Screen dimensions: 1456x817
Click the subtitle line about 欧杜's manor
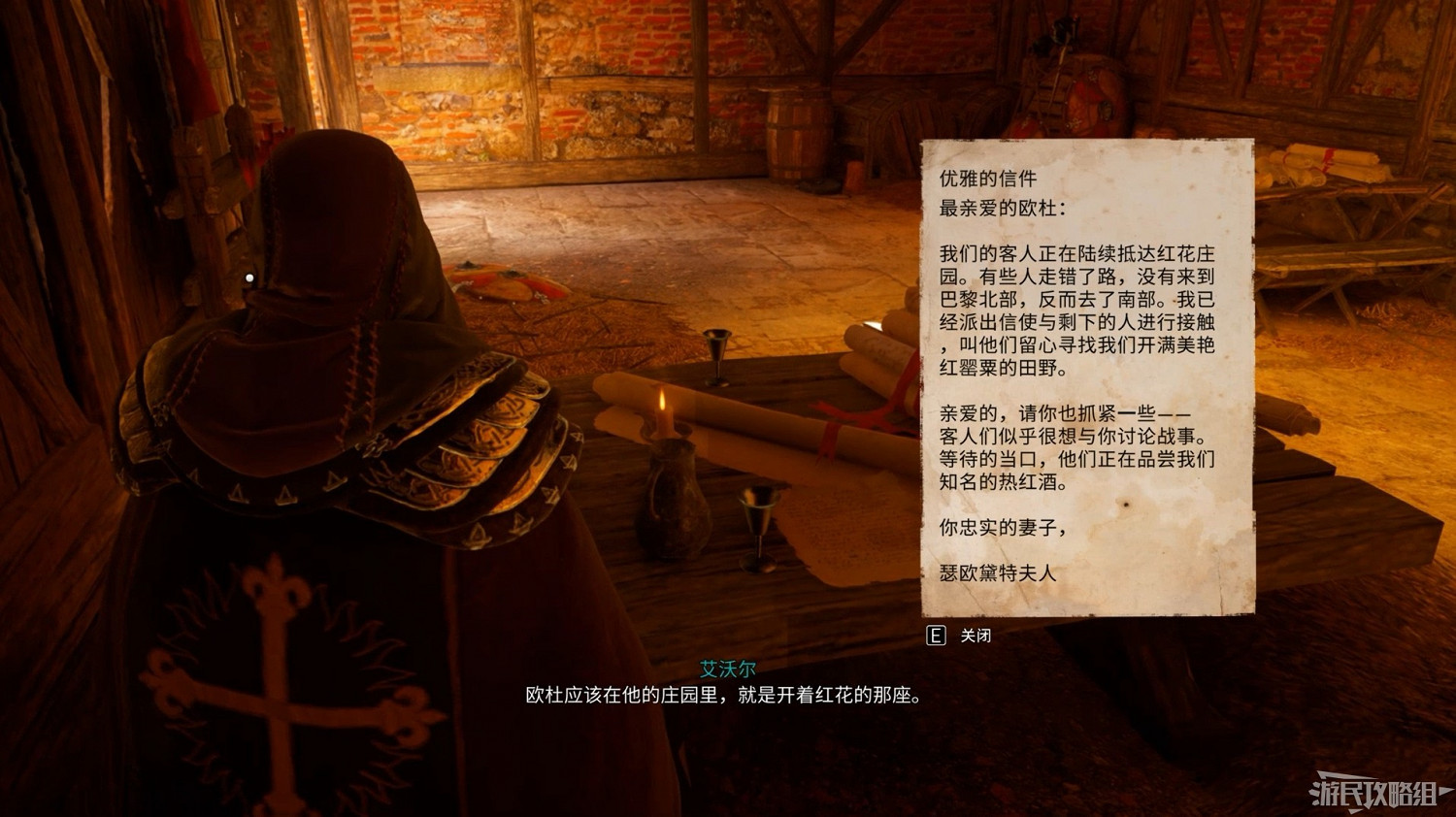pyautogui.click(x=723, y=695)
